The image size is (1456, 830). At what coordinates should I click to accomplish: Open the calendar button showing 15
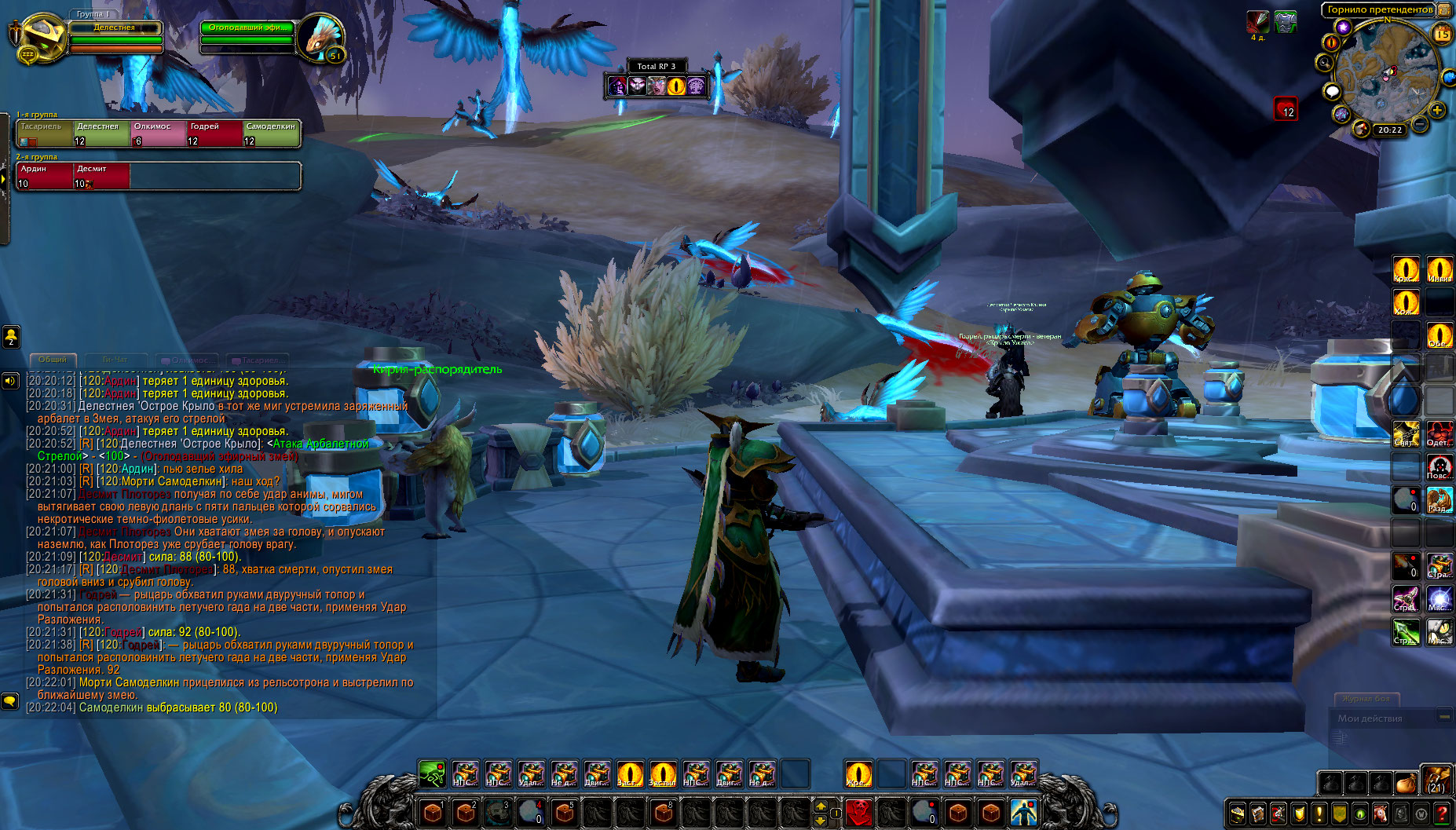1443,34
